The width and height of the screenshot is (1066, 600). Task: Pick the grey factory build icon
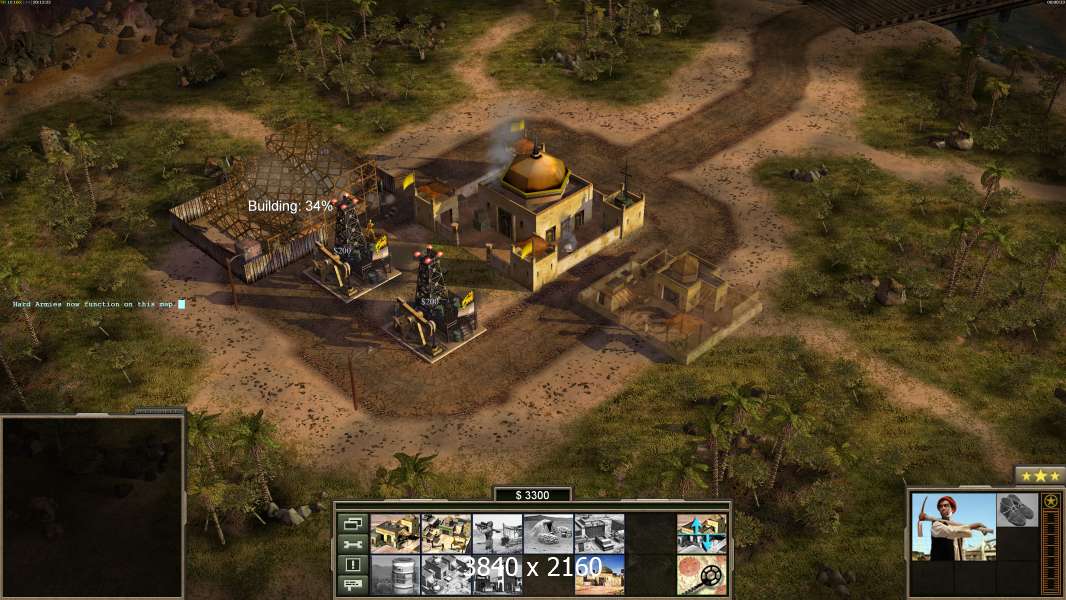446,575
